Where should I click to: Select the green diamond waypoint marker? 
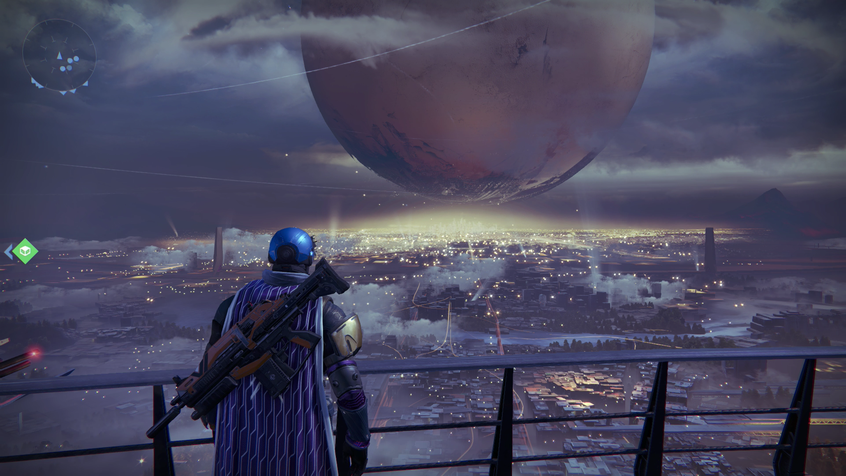coord(25,251)
